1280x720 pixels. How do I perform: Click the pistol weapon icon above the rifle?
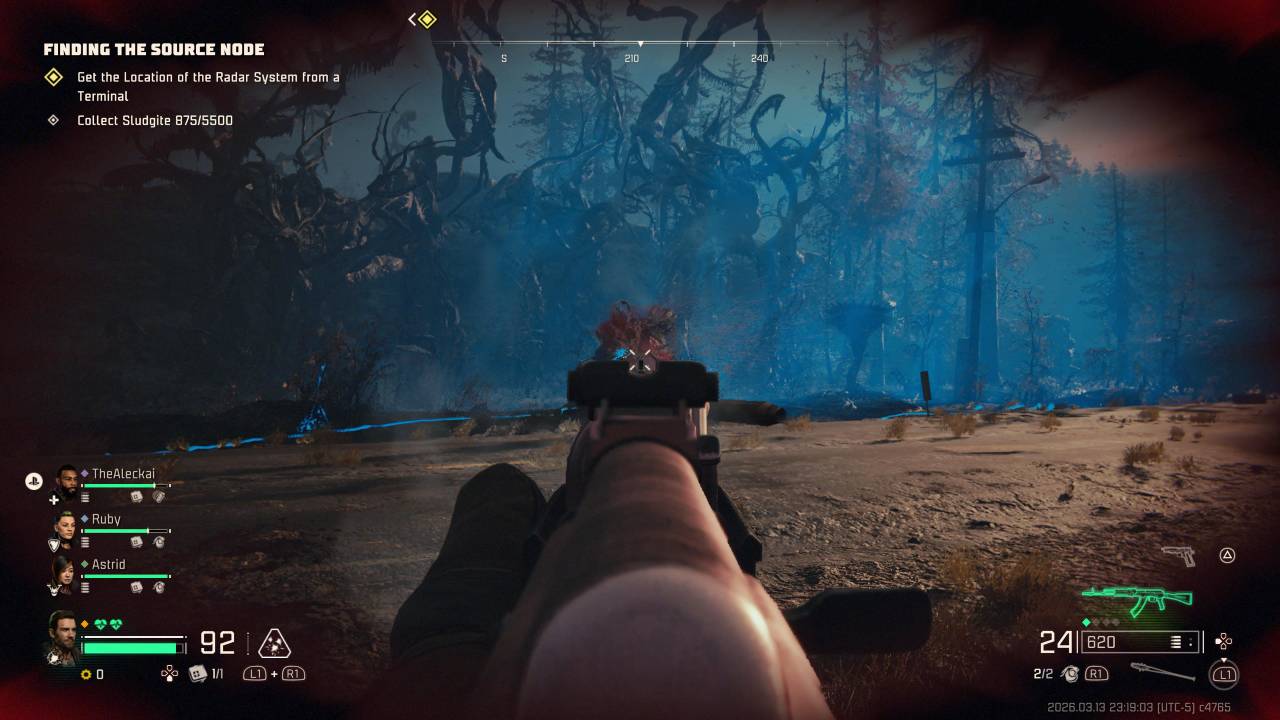click(1180, 556)
